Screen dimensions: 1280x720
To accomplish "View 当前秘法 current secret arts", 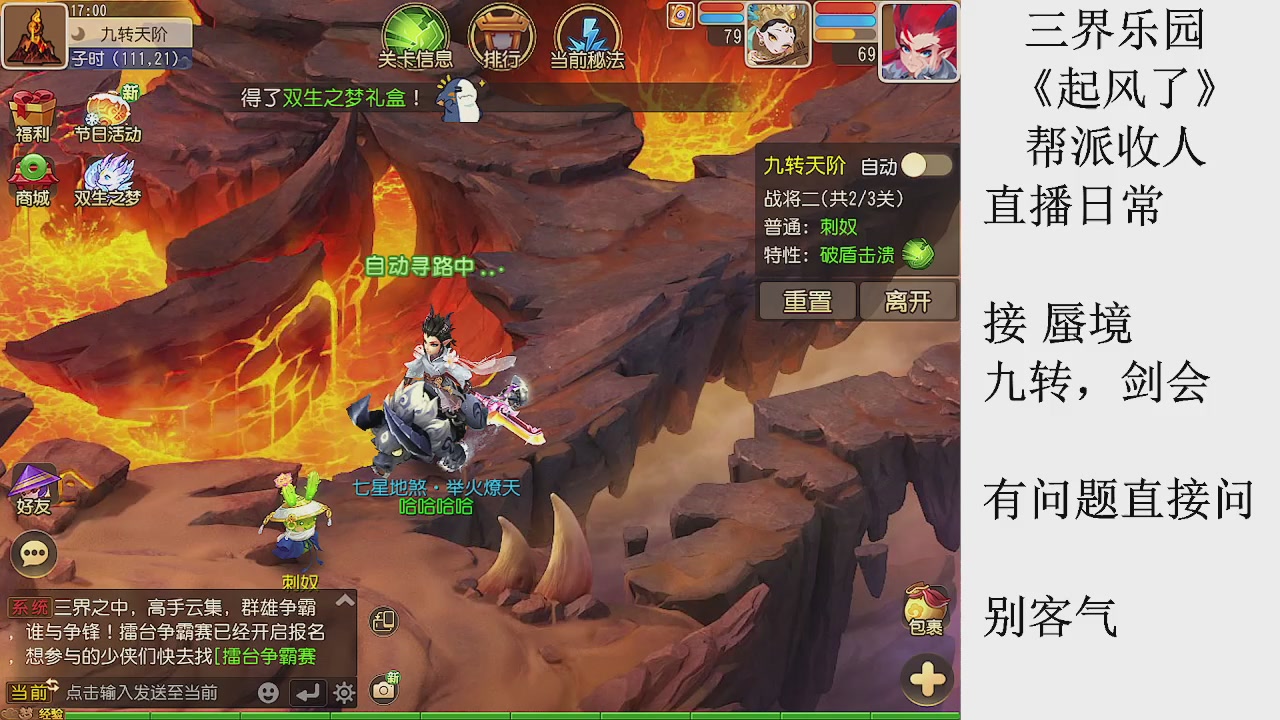I will pyautogui.click(x=587, y=32).
